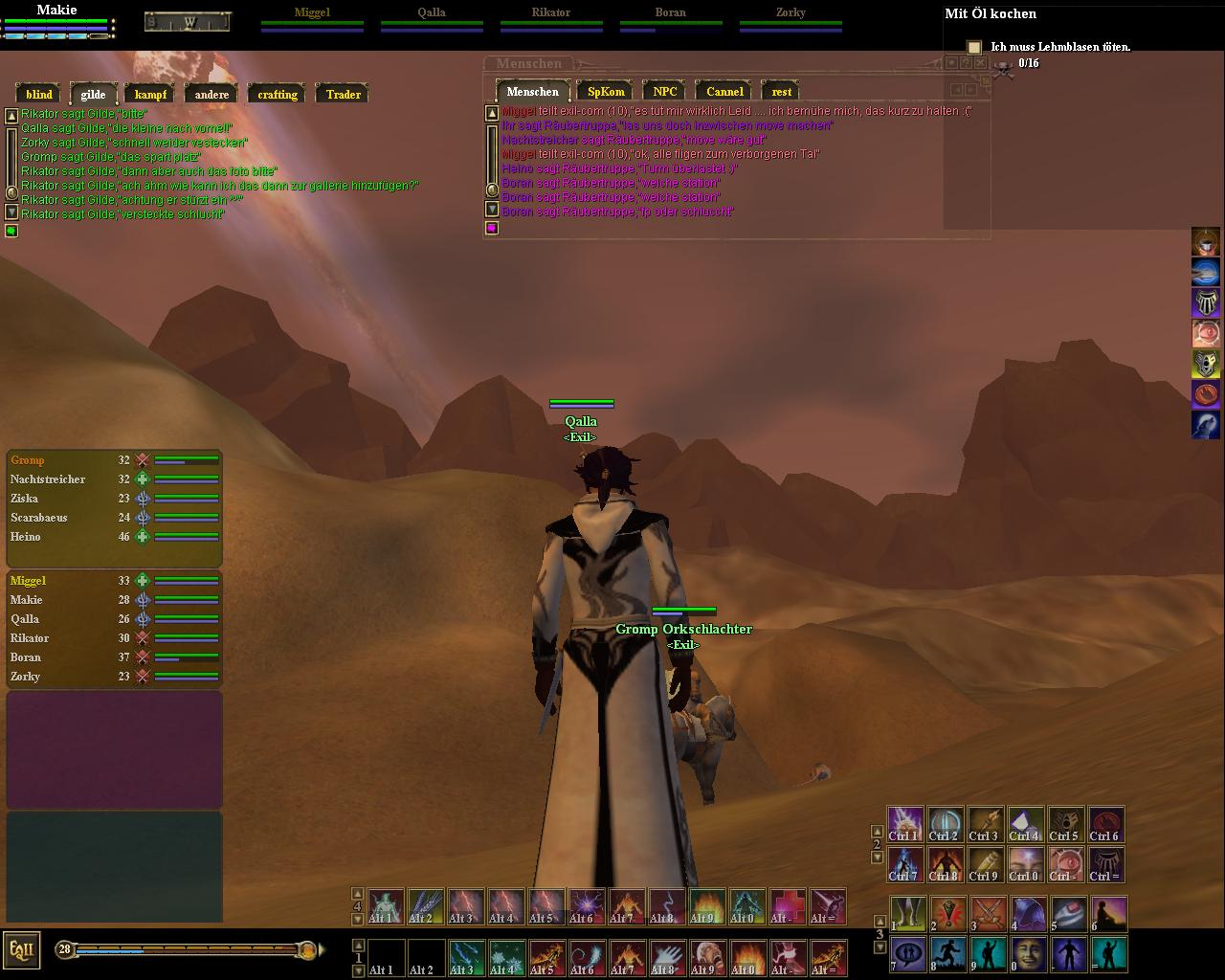Select Nachtstreicher in the raid window
1225x980 pixels.
tap(48, 479)
